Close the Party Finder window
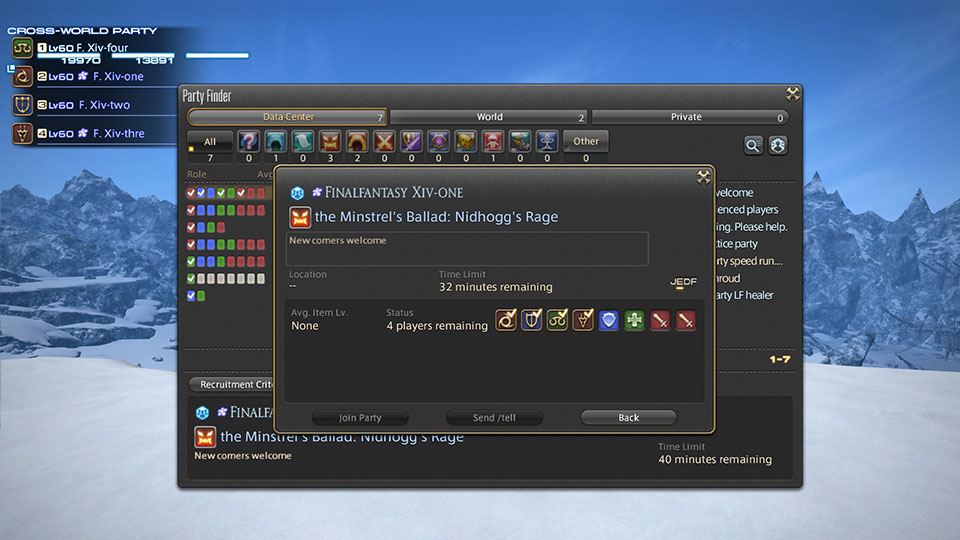Viewport: 960px width, 540px height. (x=792, y=94)
